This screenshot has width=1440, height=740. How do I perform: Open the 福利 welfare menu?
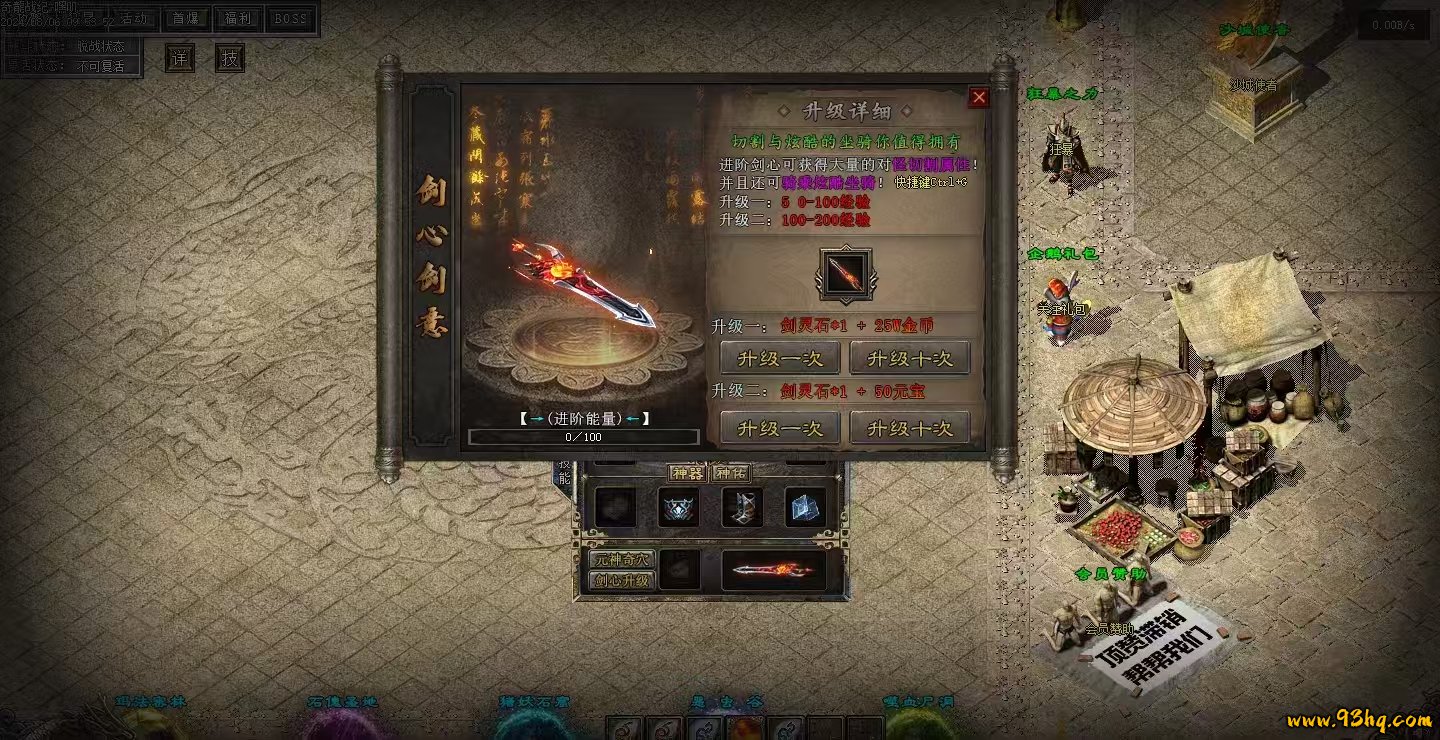click(238, 19)
